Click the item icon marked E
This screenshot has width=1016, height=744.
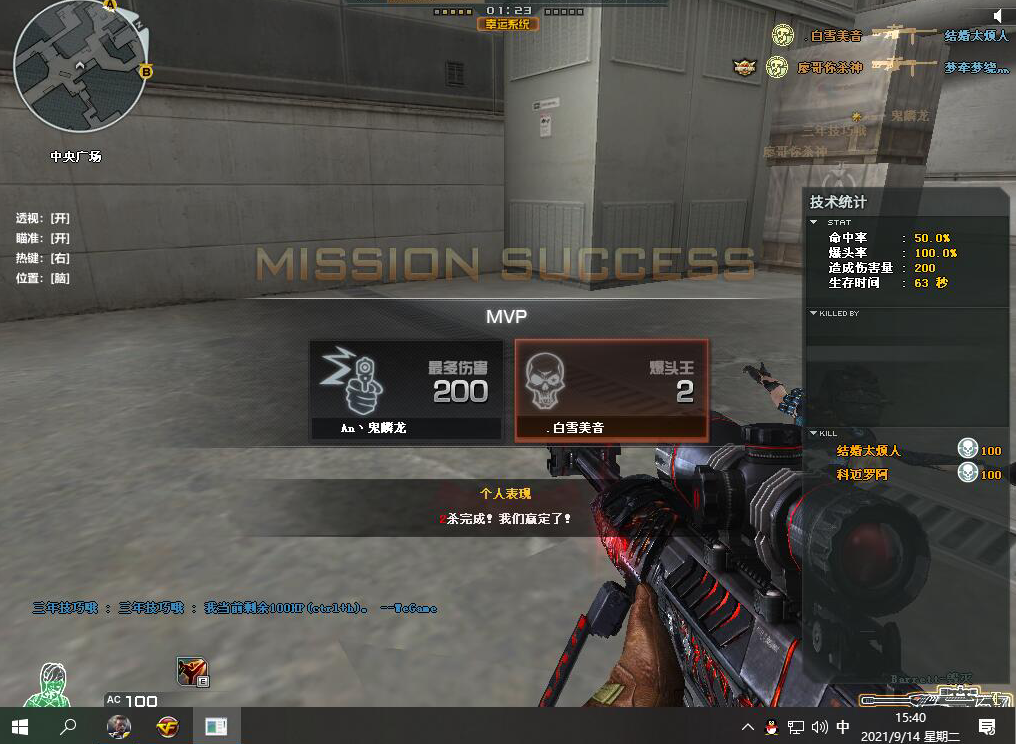click(192, 671)
